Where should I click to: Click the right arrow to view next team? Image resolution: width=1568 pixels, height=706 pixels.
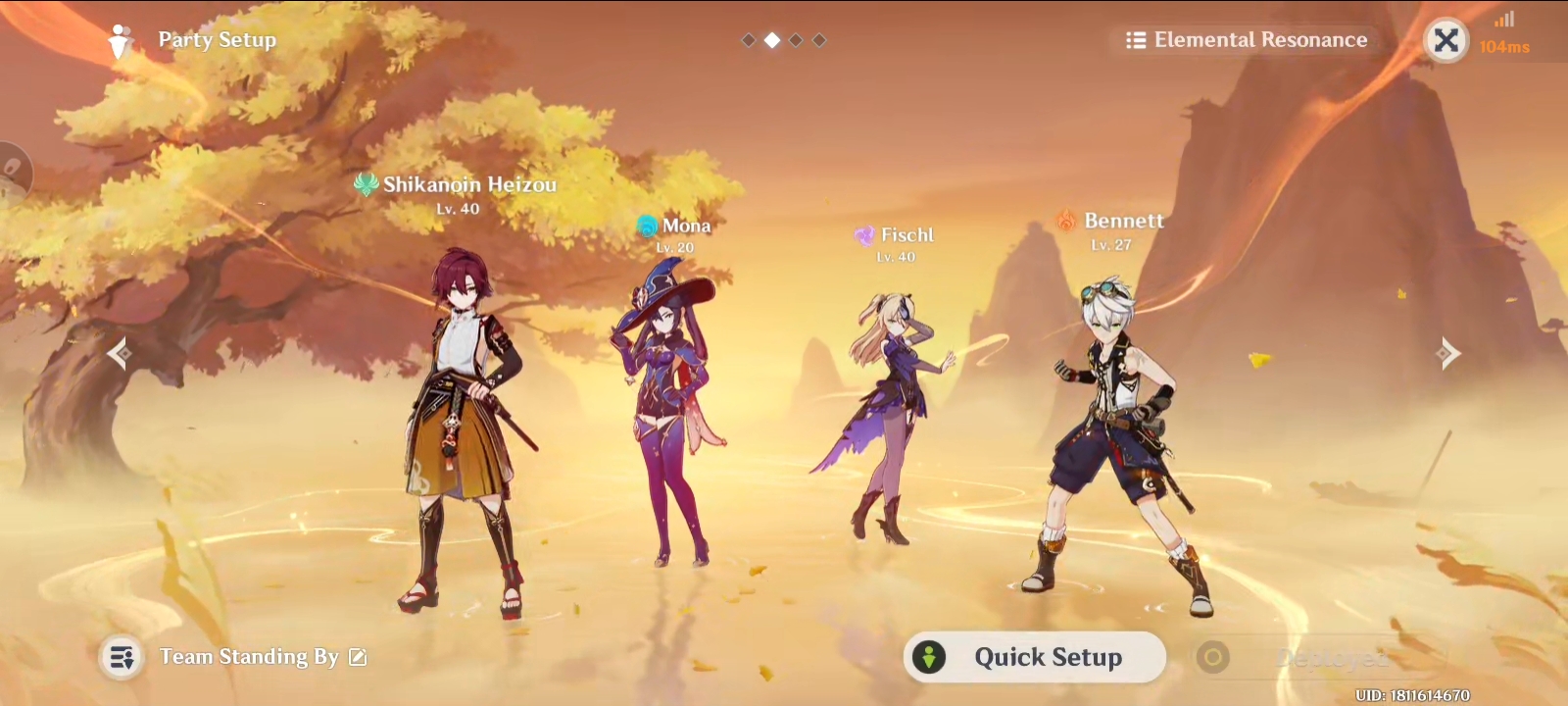click(1448, 353)
